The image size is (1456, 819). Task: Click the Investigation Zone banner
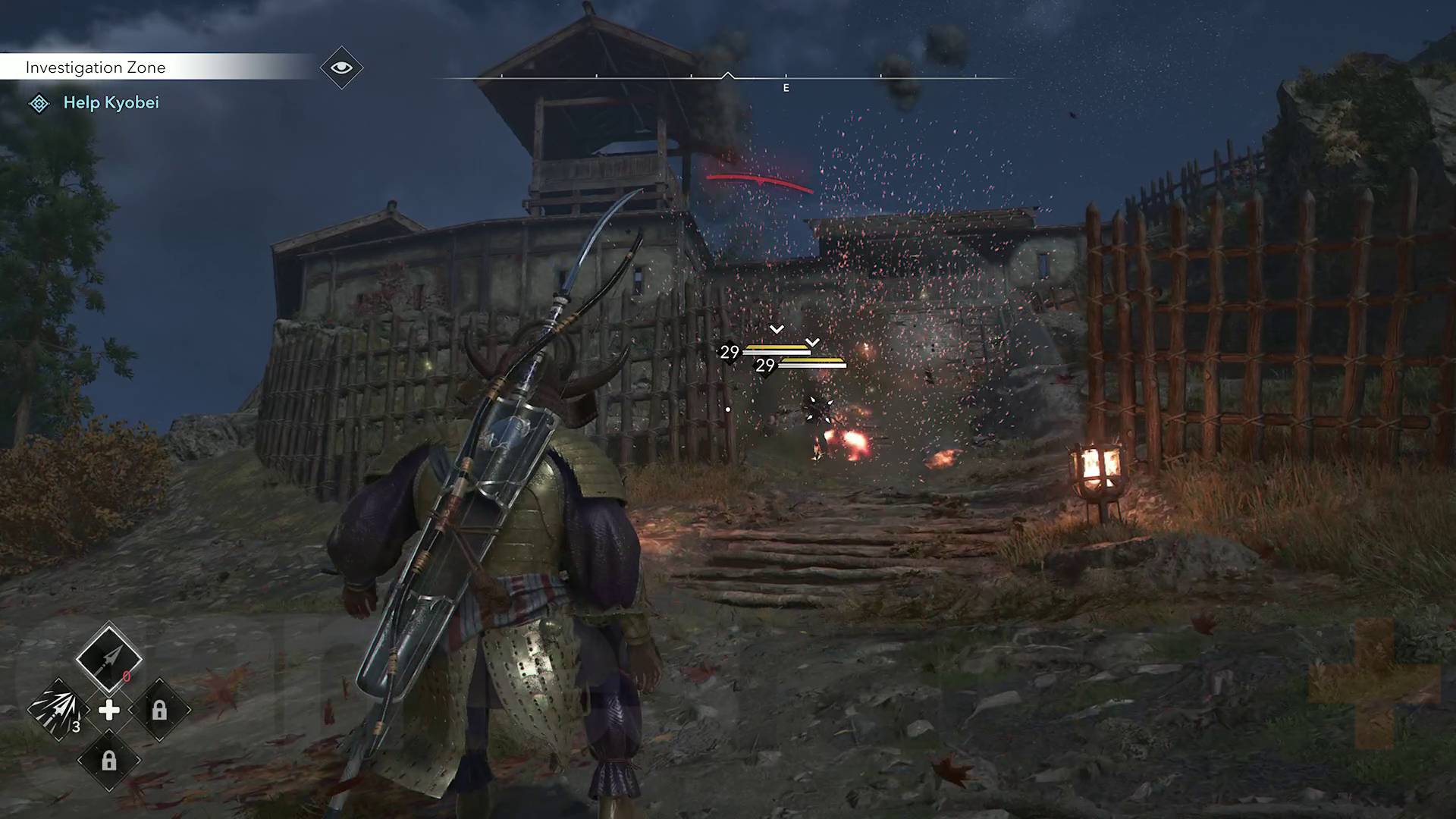pyautogui.click(x=96, y=67)
